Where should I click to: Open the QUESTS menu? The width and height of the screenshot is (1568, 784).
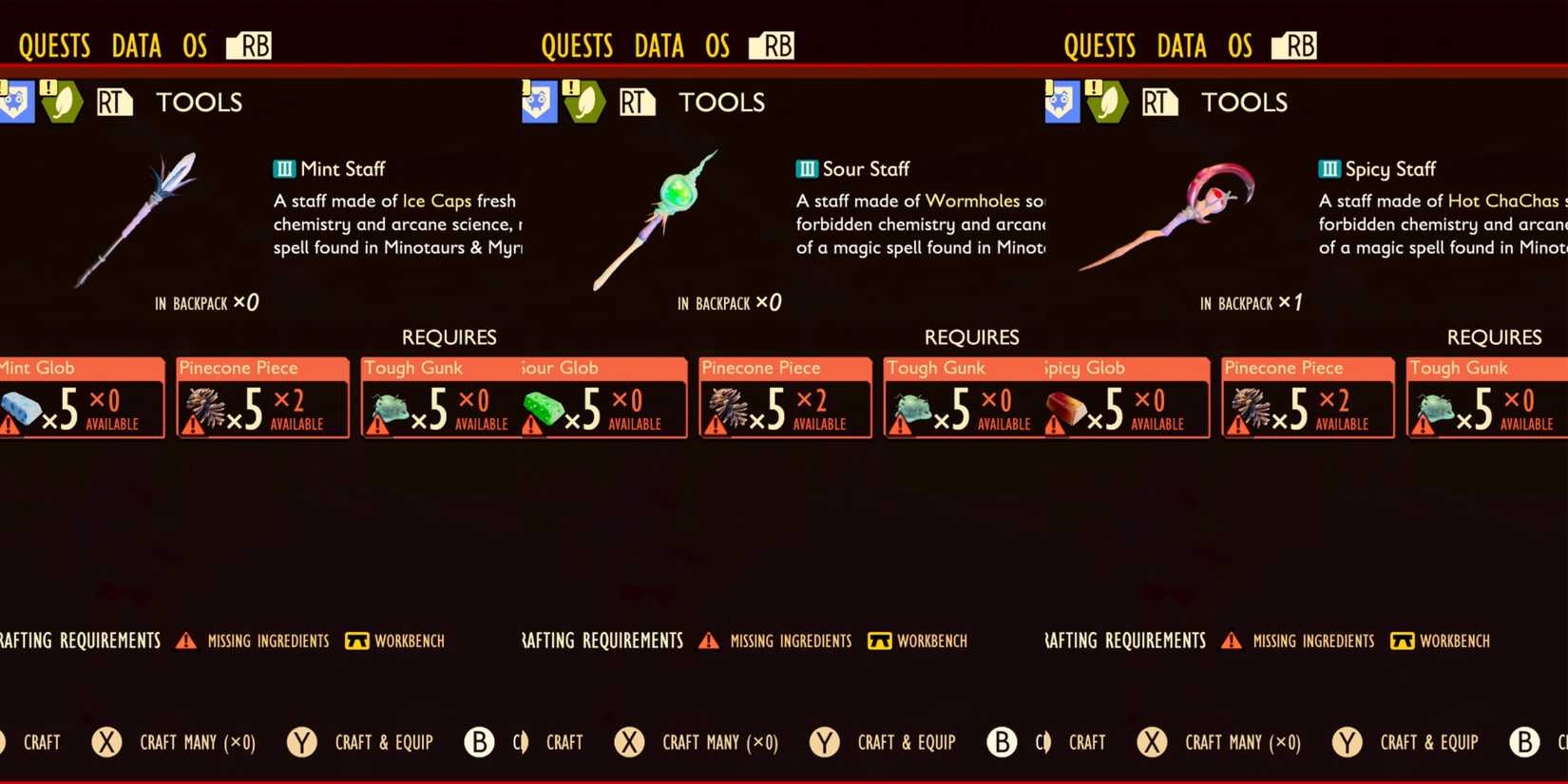(x=54, y=44)
